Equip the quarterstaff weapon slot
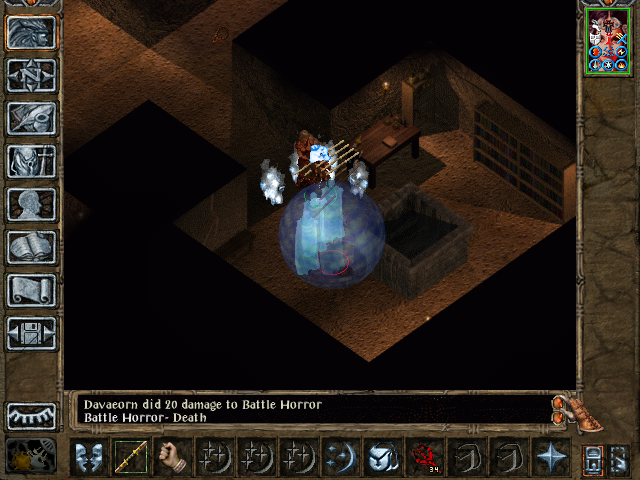This screenshot has height=480, width=640. click(129, 458)
